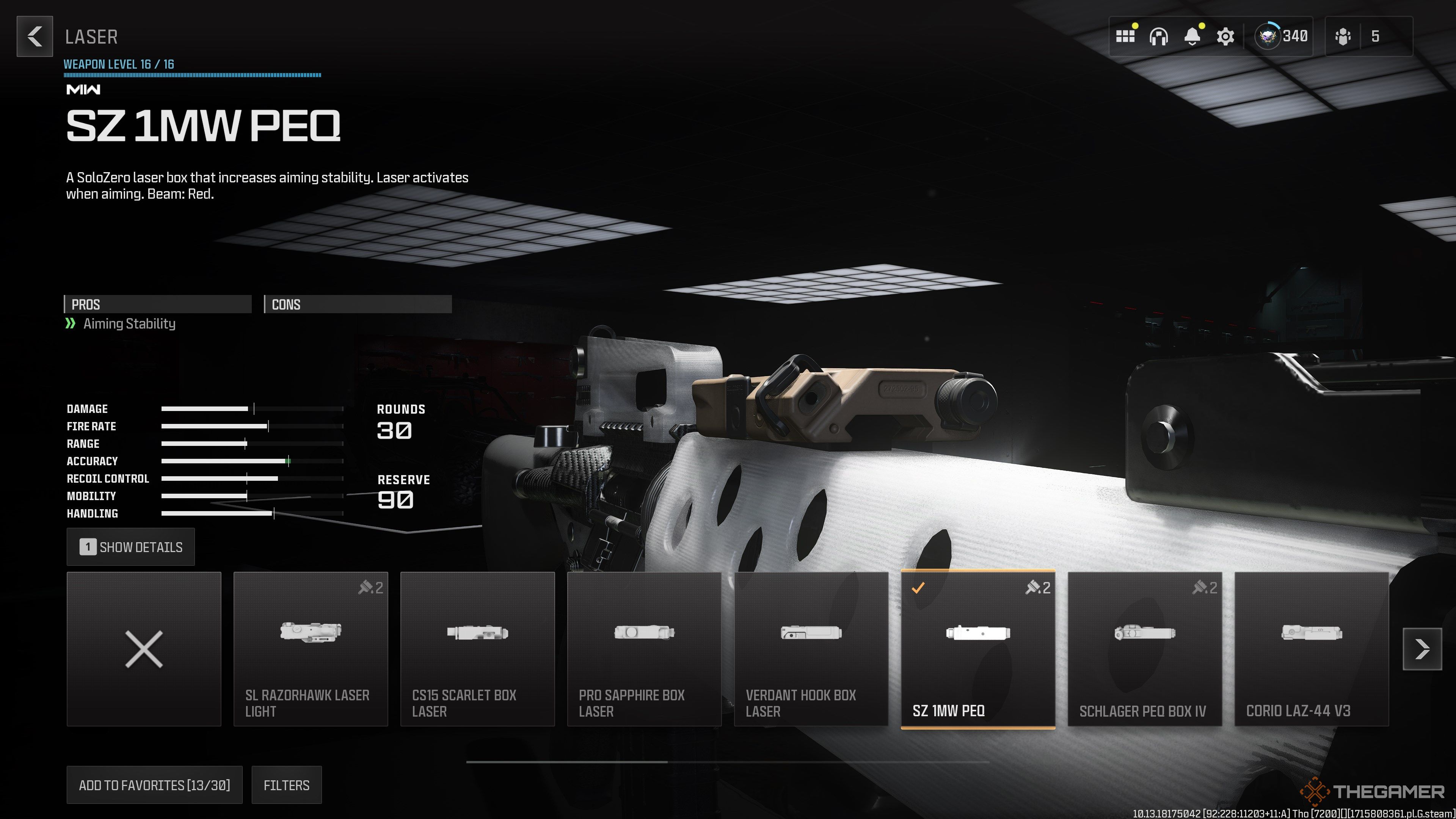Image resolution: width=1456 pixels, height=819 pixels.
Task: Add this attachment to favorites
Action: [154, 785]
